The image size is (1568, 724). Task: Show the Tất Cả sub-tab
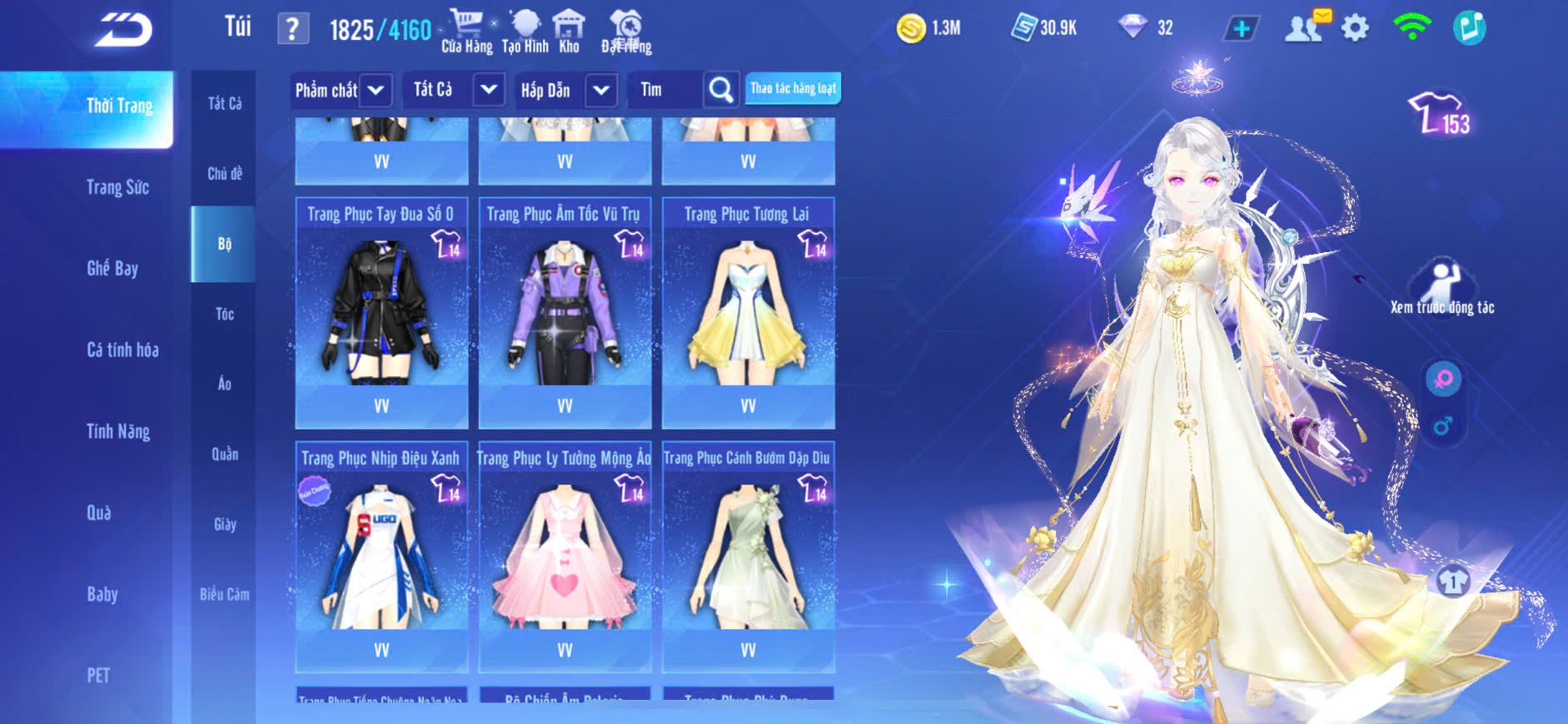(225, 103)
